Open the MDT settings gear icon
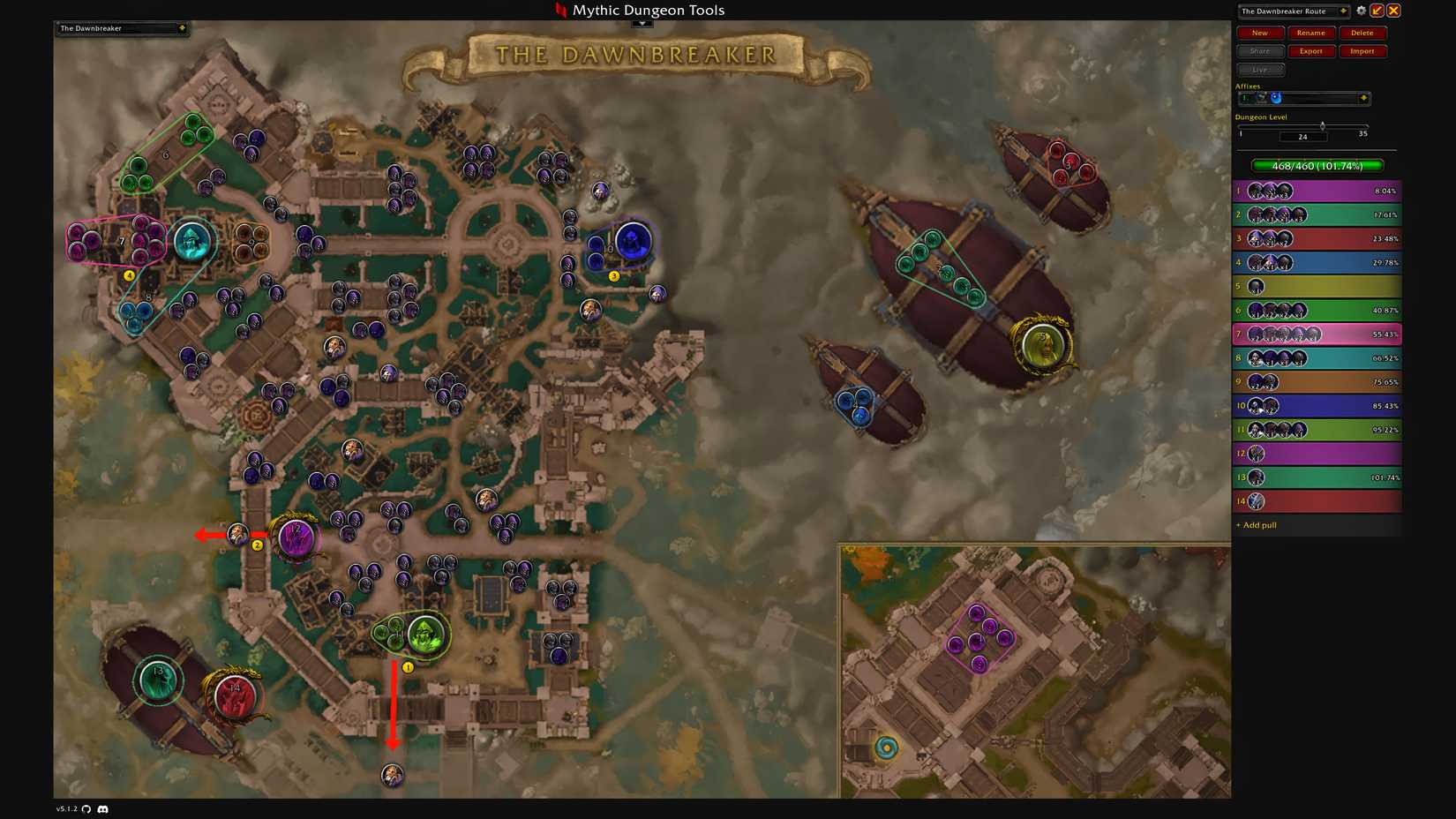This screenshot has width=1456, height=819. pyautogui.click(x=1362, y=11)
